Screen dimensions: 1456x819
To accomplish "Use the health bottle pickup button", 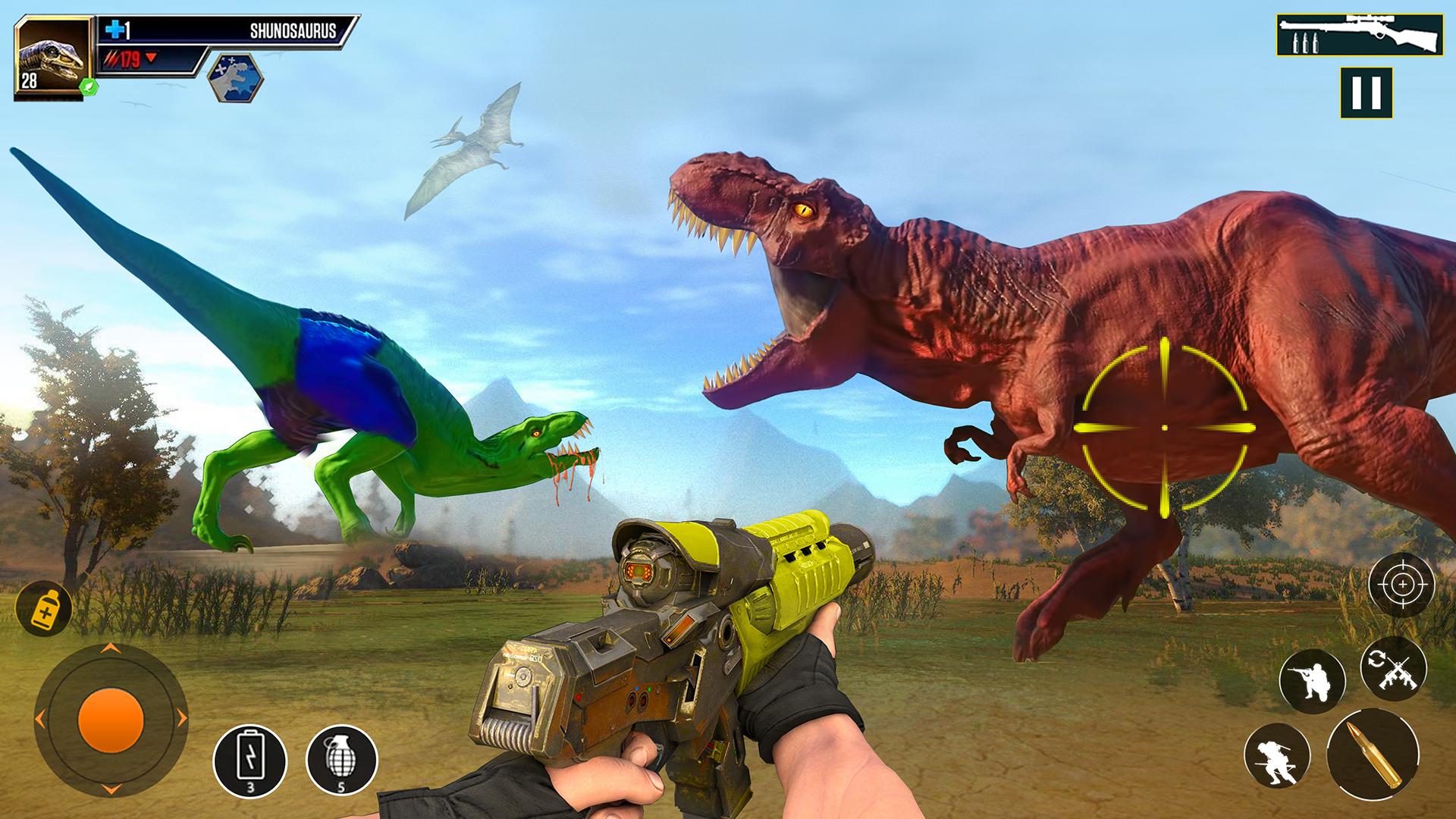I will pyautogui.click(x=43, y=608).
